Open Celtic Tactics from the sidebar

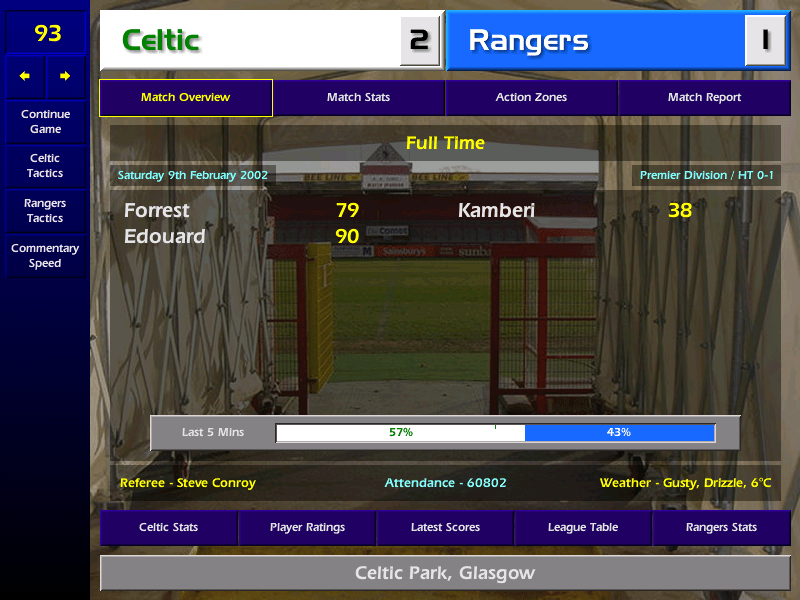(45, 166)
